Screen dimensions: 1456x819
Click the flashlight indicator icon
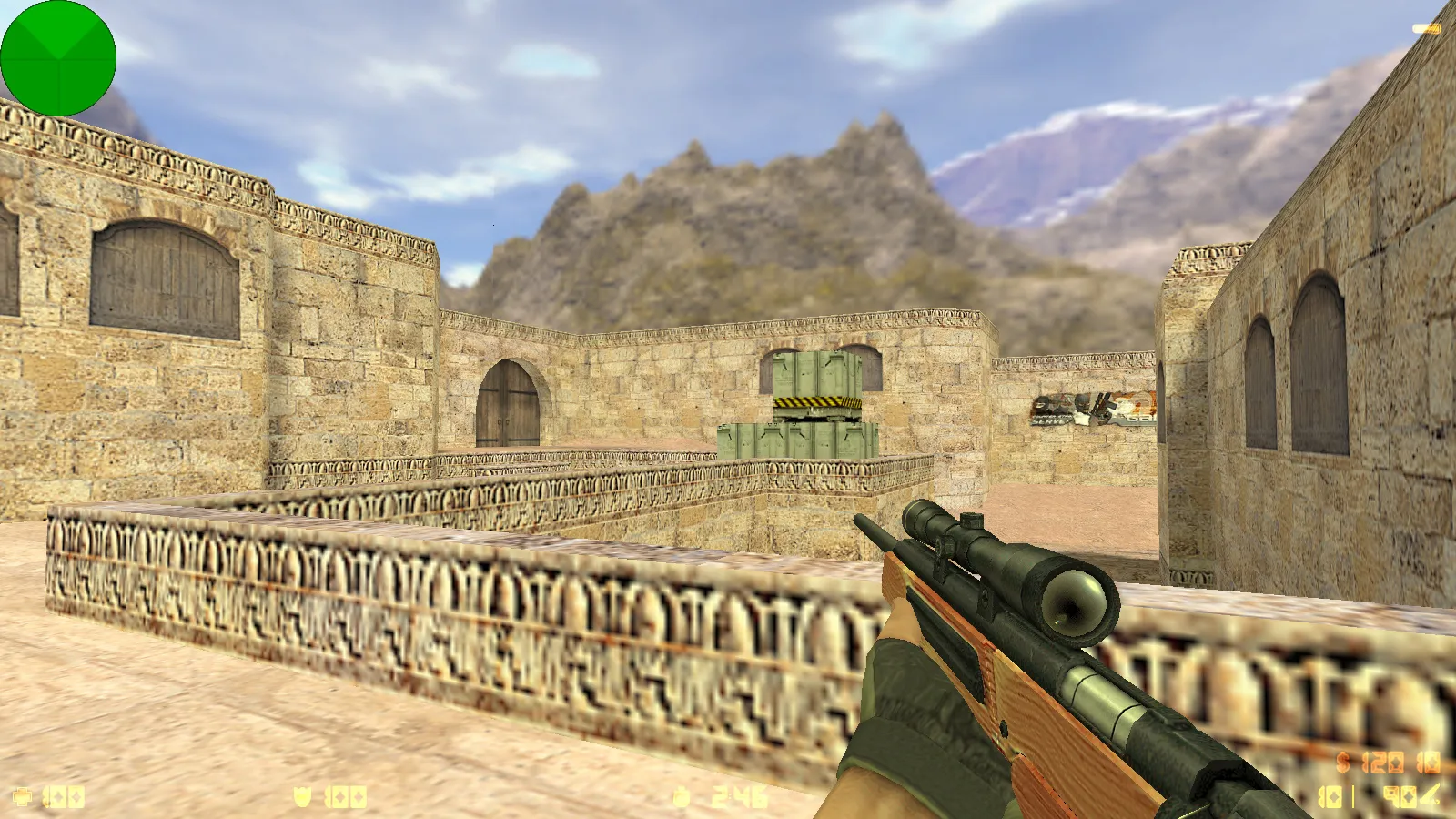pos(1426,29)
